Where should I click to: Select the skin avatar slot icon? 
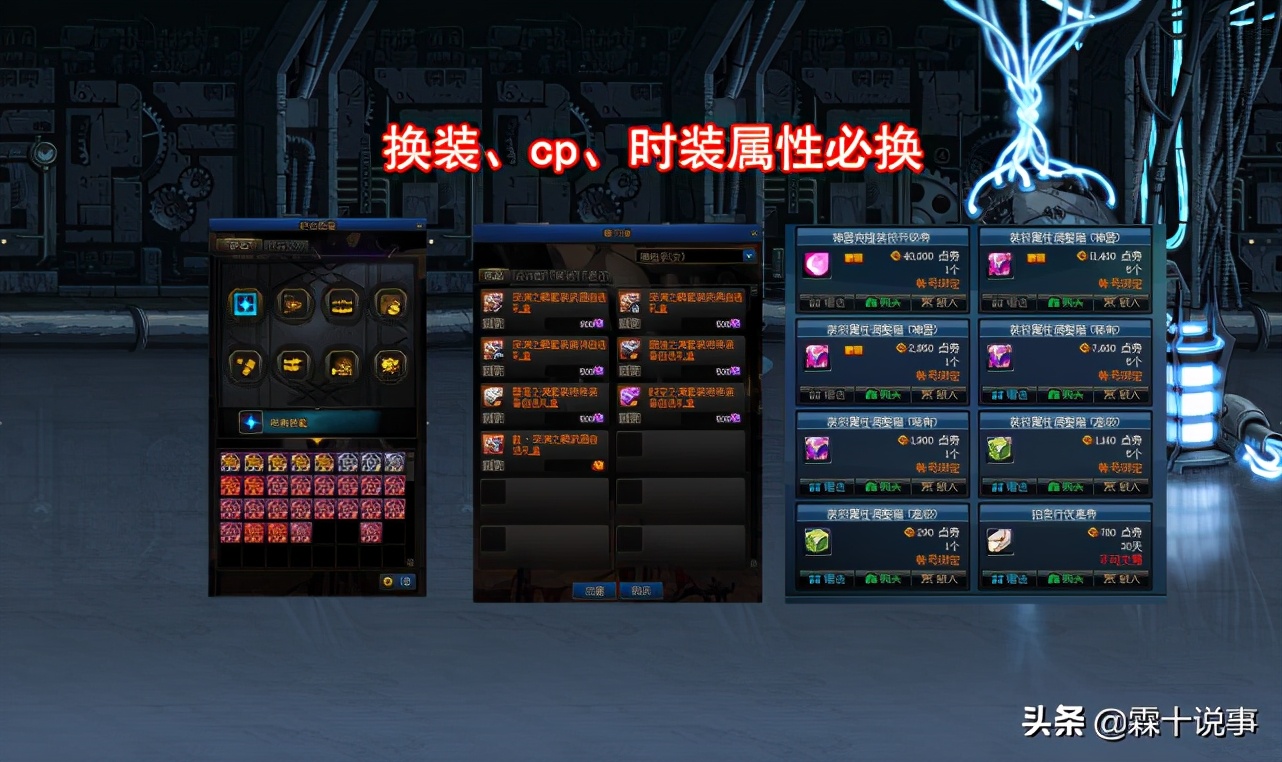coord(389,365)
